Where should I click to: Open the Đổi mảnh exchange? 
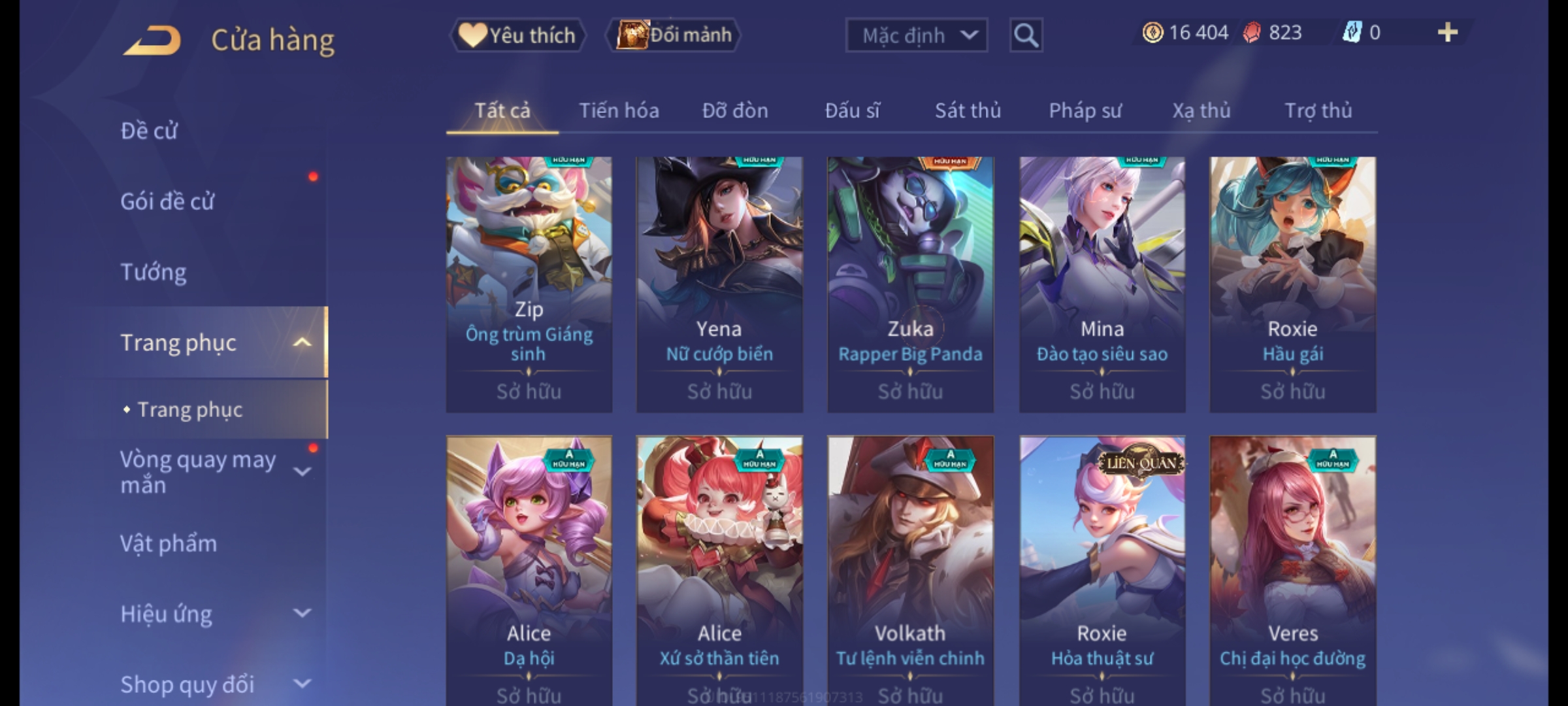click(x=674, y=35)
